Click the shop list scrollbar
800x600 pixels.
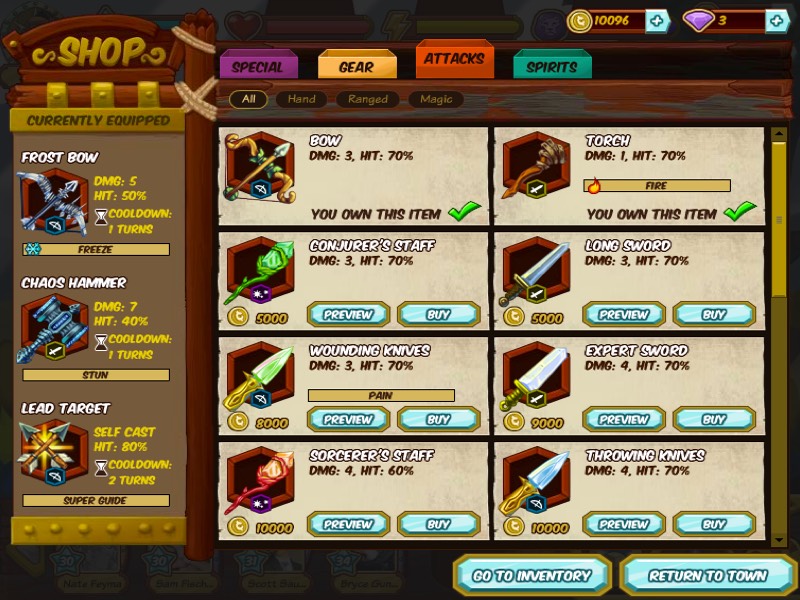pyautogui.click(x=779, y=220)
